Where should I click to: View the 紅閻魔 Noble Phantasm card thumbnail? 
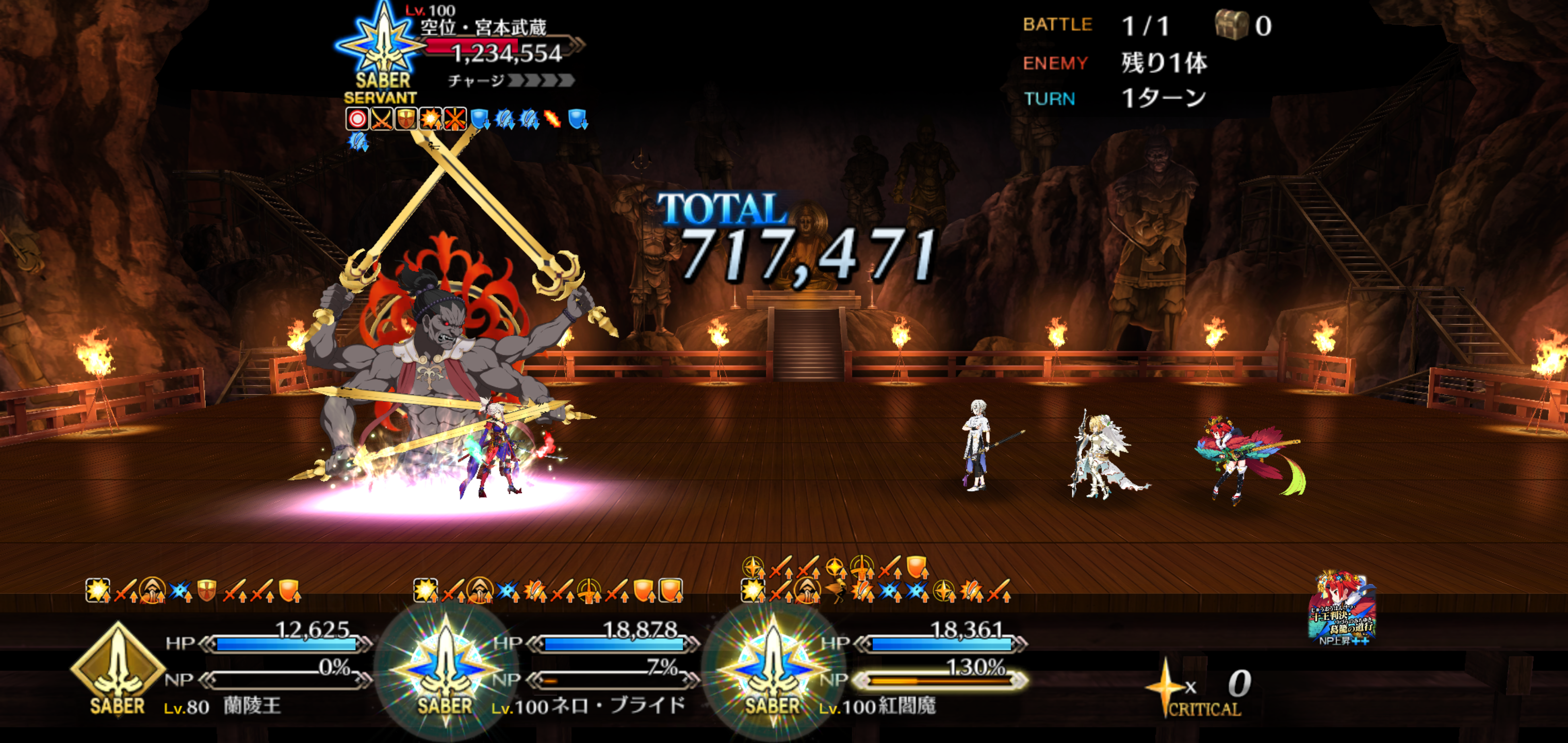(1342, 608)
